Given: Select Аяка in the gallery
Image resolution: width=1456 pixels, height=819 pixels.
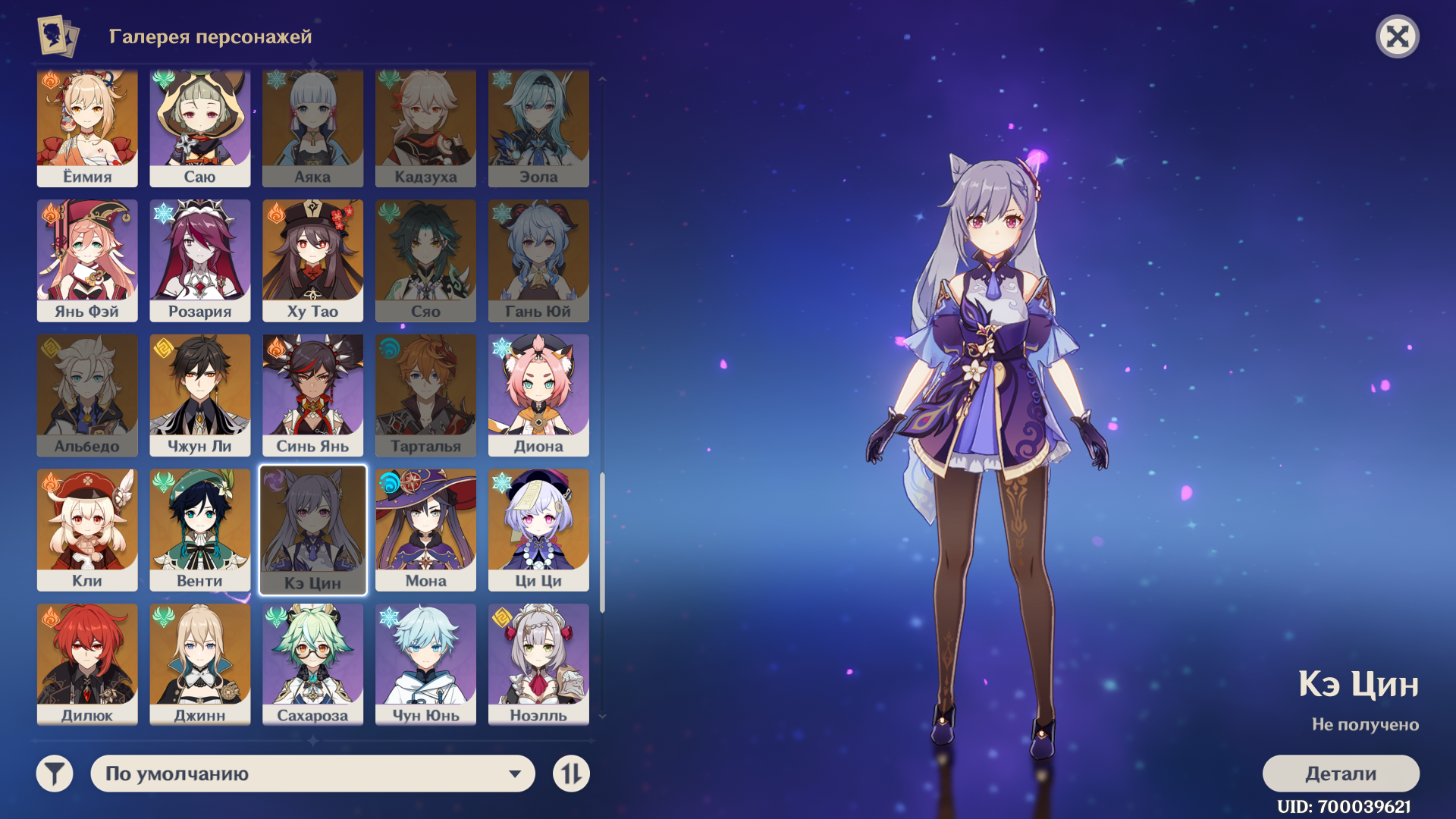Looking at the screenshot, I should point(312,127).
